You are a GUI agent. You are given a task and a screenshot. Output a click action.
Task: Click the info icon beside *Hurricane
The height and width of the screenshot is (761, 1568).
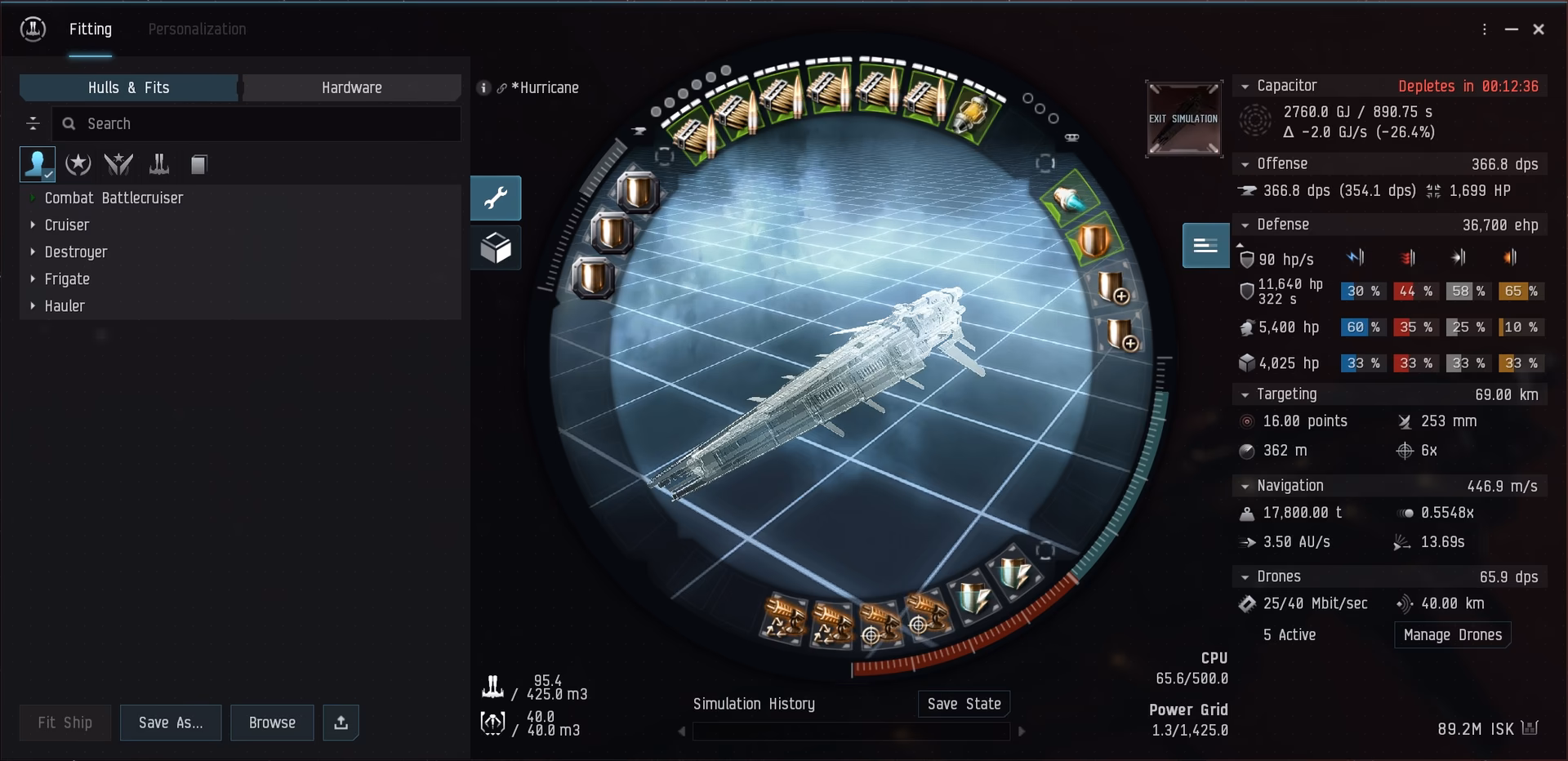tap(483, 87)
